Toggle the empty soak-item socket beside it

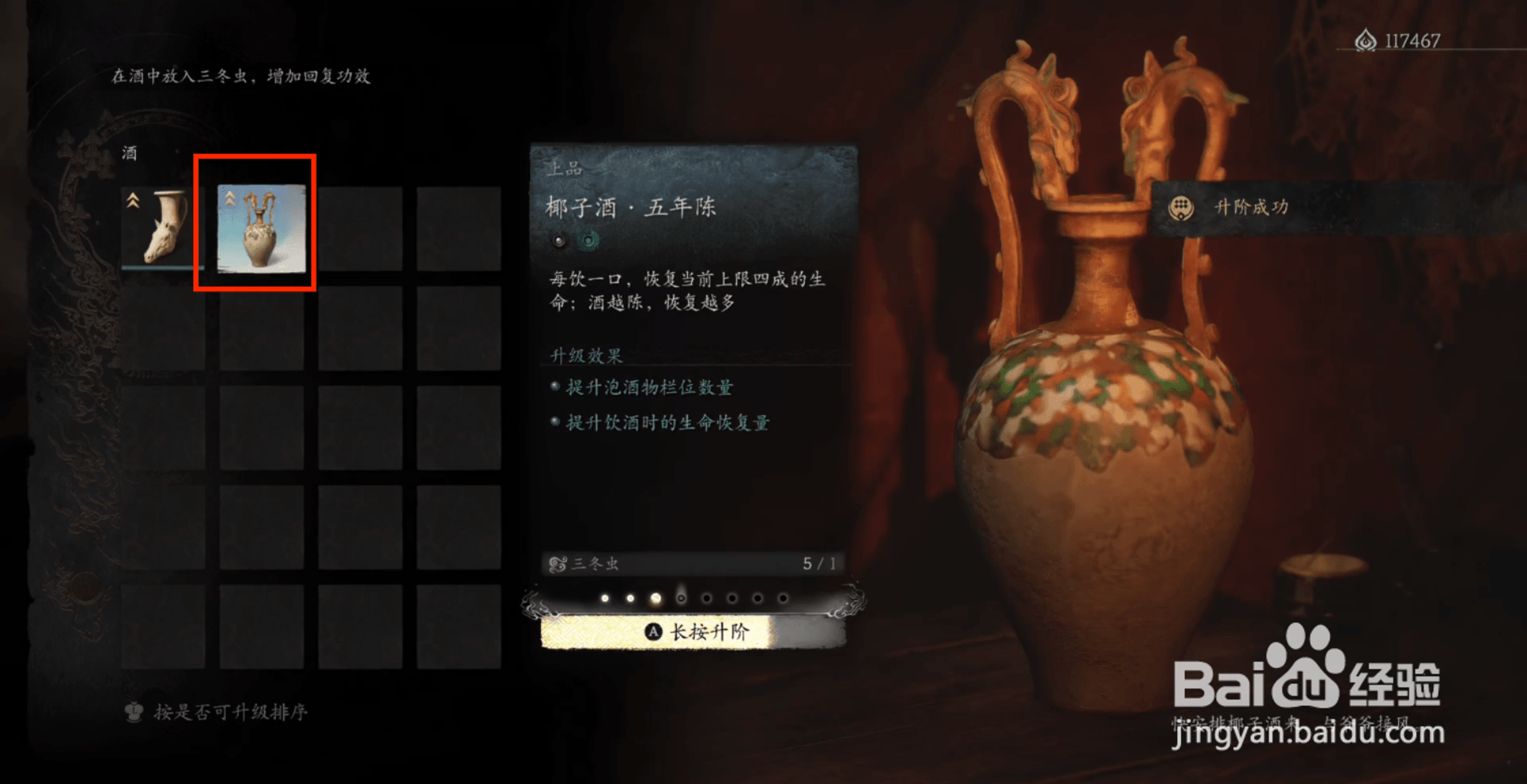point(559,240)
